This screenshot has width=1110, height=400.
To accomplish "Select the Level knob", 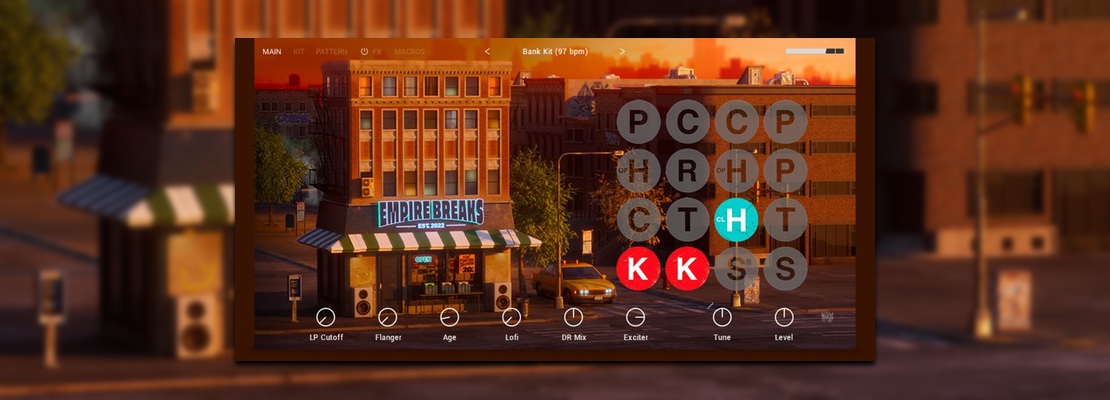I will (x=784, y=317).
